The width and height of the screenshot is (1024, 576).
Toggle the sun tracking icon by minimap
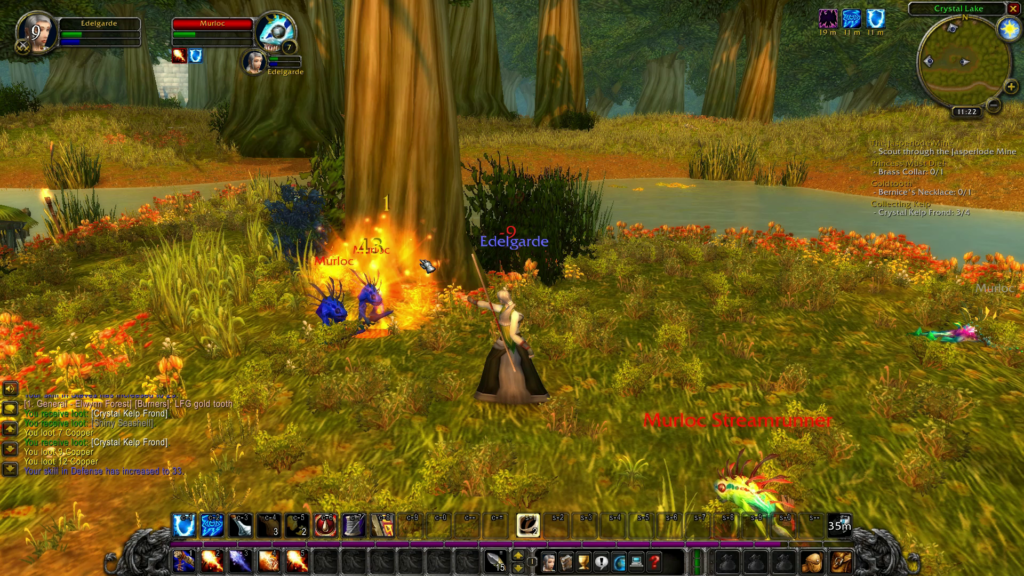1007,29
